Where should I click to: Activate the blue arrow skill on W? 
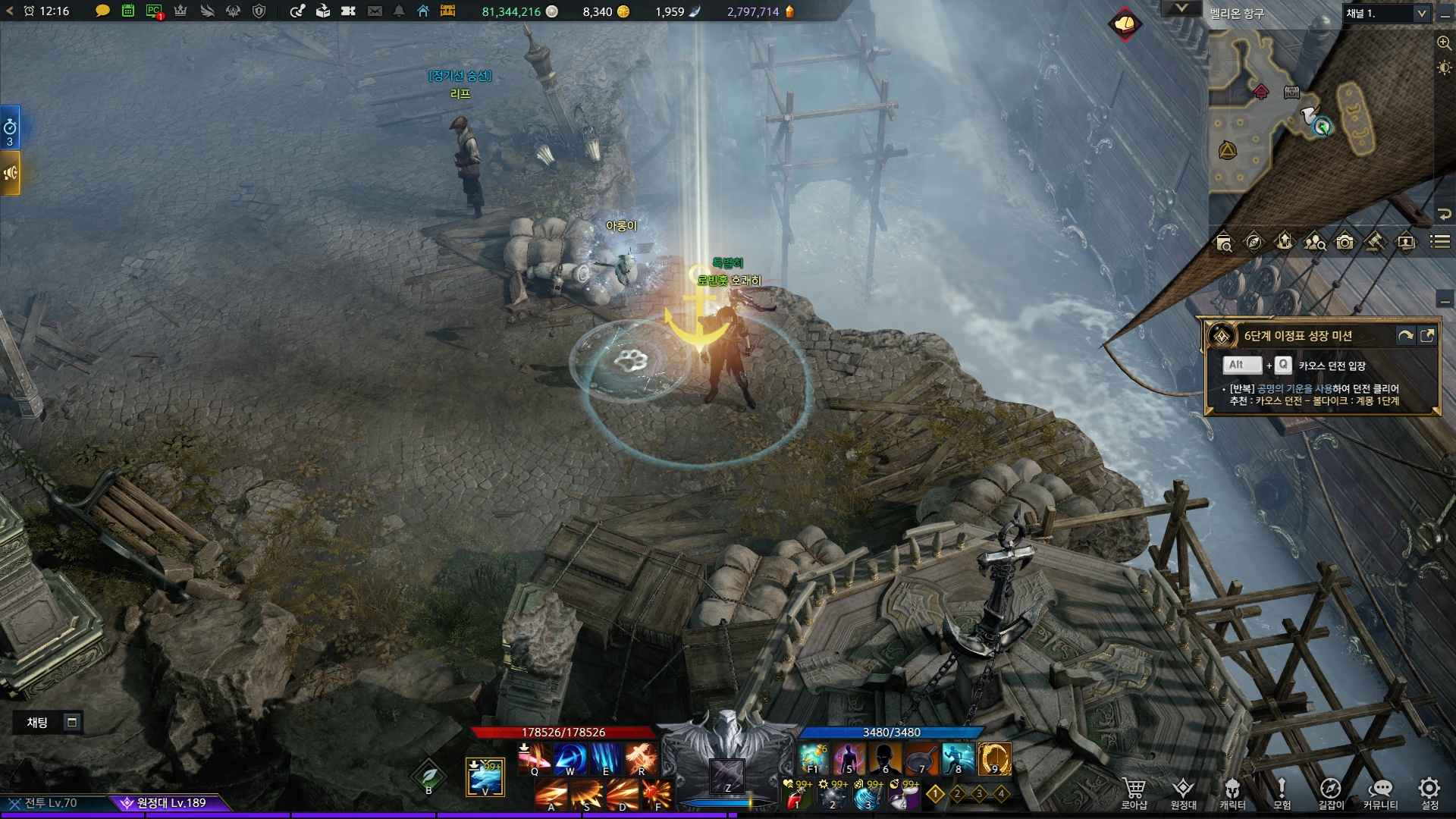pyautogui.click(x=570, y=758)
